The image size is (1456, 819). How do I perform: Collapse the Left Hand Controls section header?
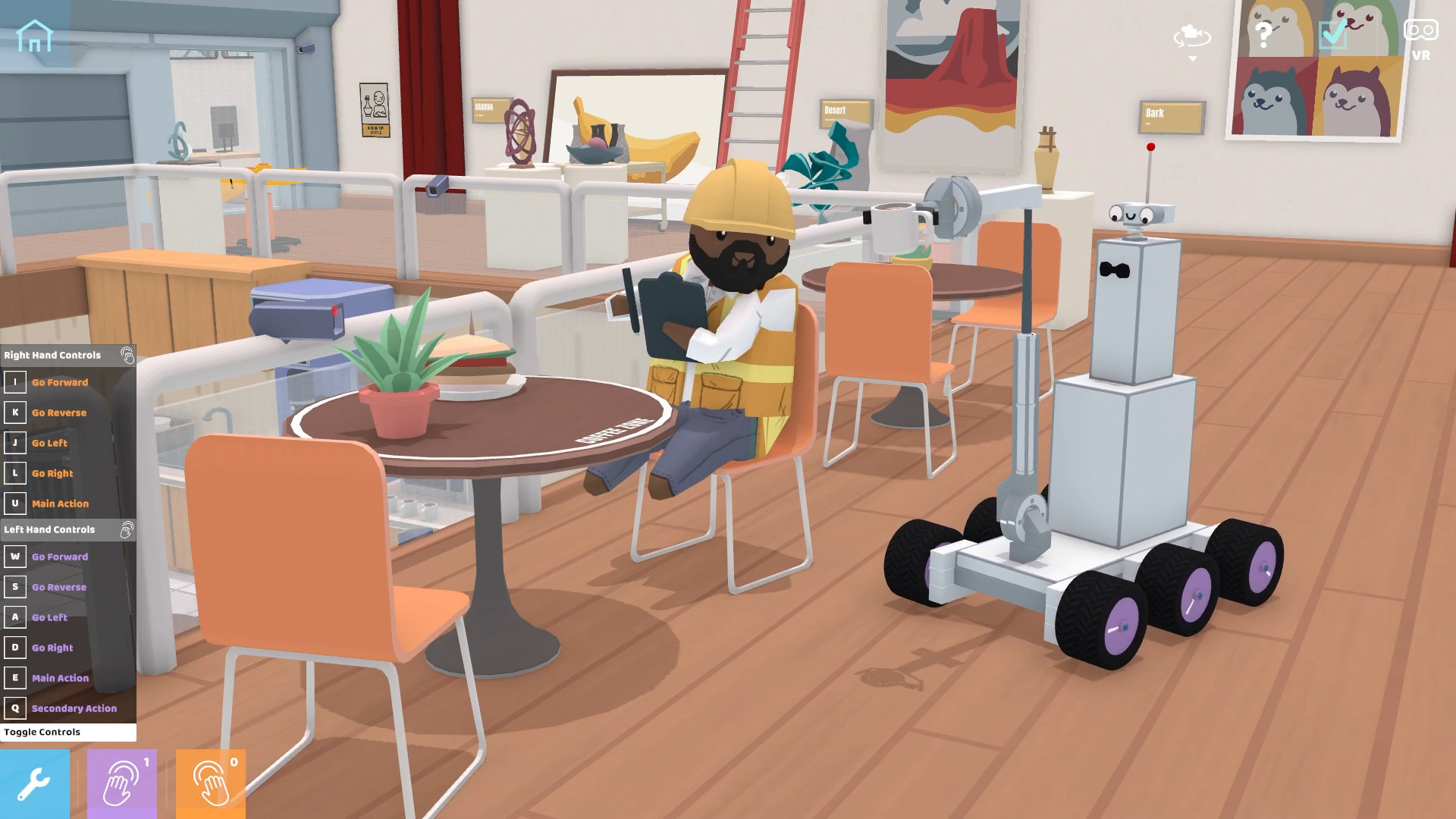[49, 530]
